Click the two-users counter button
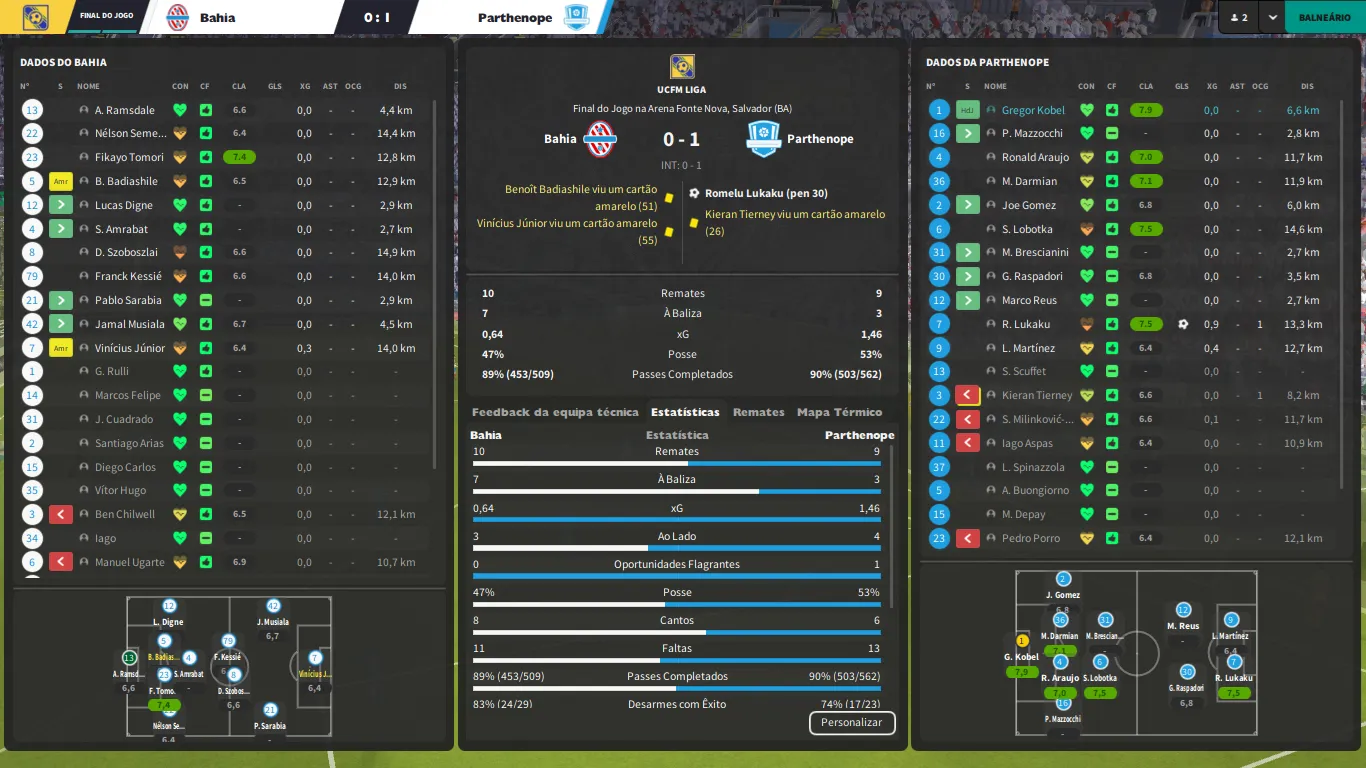The height and width of the screenshot is (768, 1366). pyautogui.click(x=1238, y=17)
